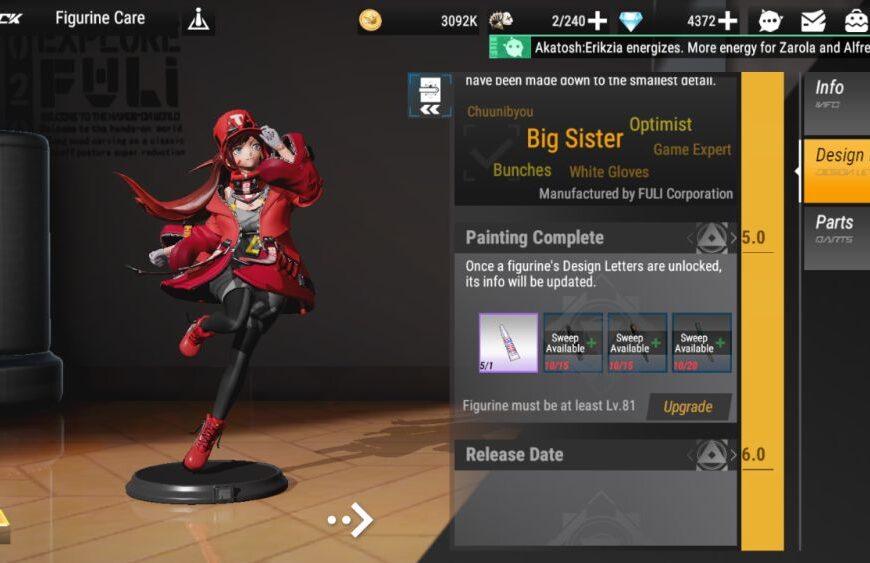Open the gold coin currency icon

[x=371, y=20]
